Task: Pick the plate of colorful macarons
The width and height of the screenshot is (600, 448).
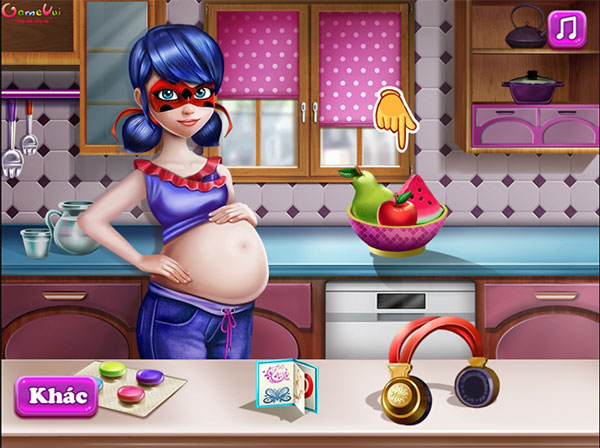Action: pos(131,384)
